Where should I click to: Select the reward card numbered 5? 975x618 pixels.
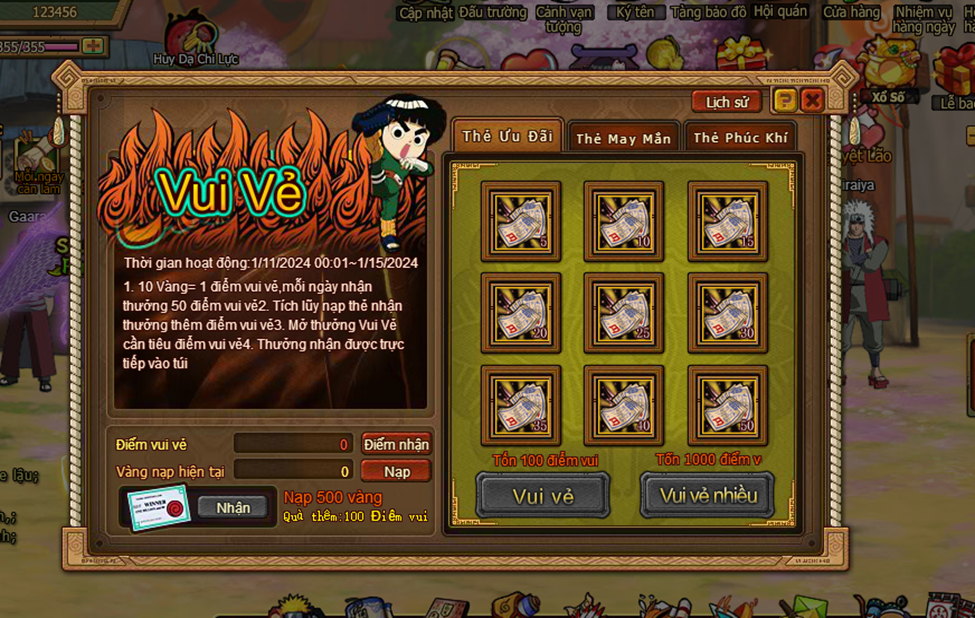point(520,221)
